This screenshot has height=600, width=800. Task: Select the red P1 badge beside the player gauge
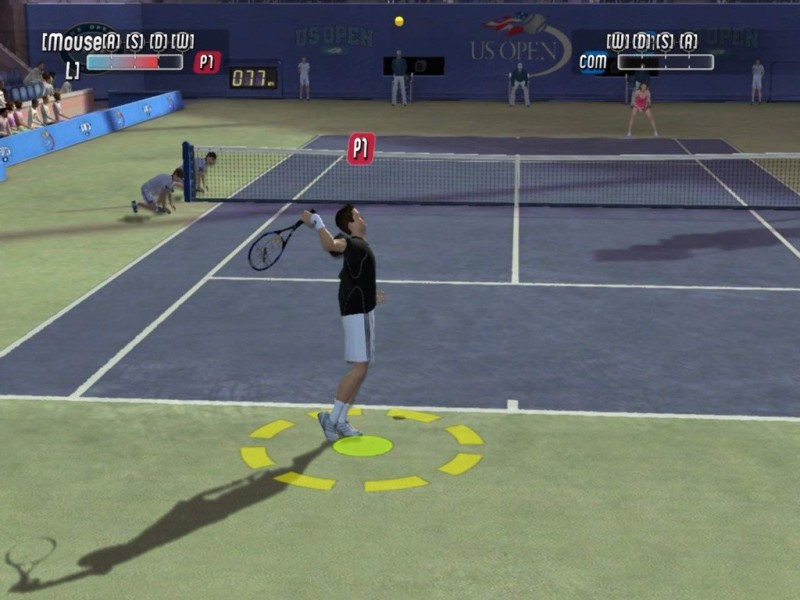coord(207,62)
